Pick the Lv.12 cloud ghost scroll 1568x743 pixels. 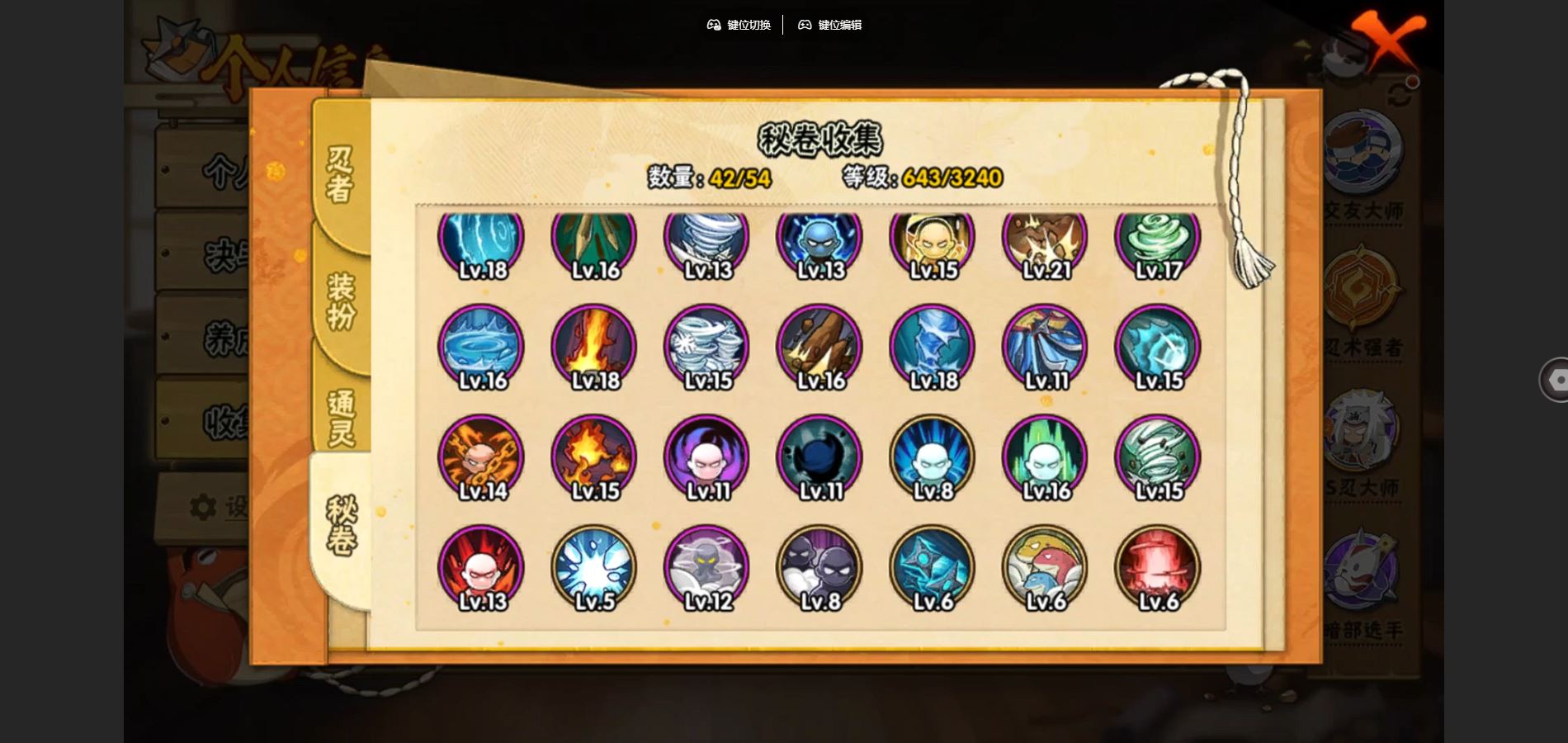click(x=706, y=568)
